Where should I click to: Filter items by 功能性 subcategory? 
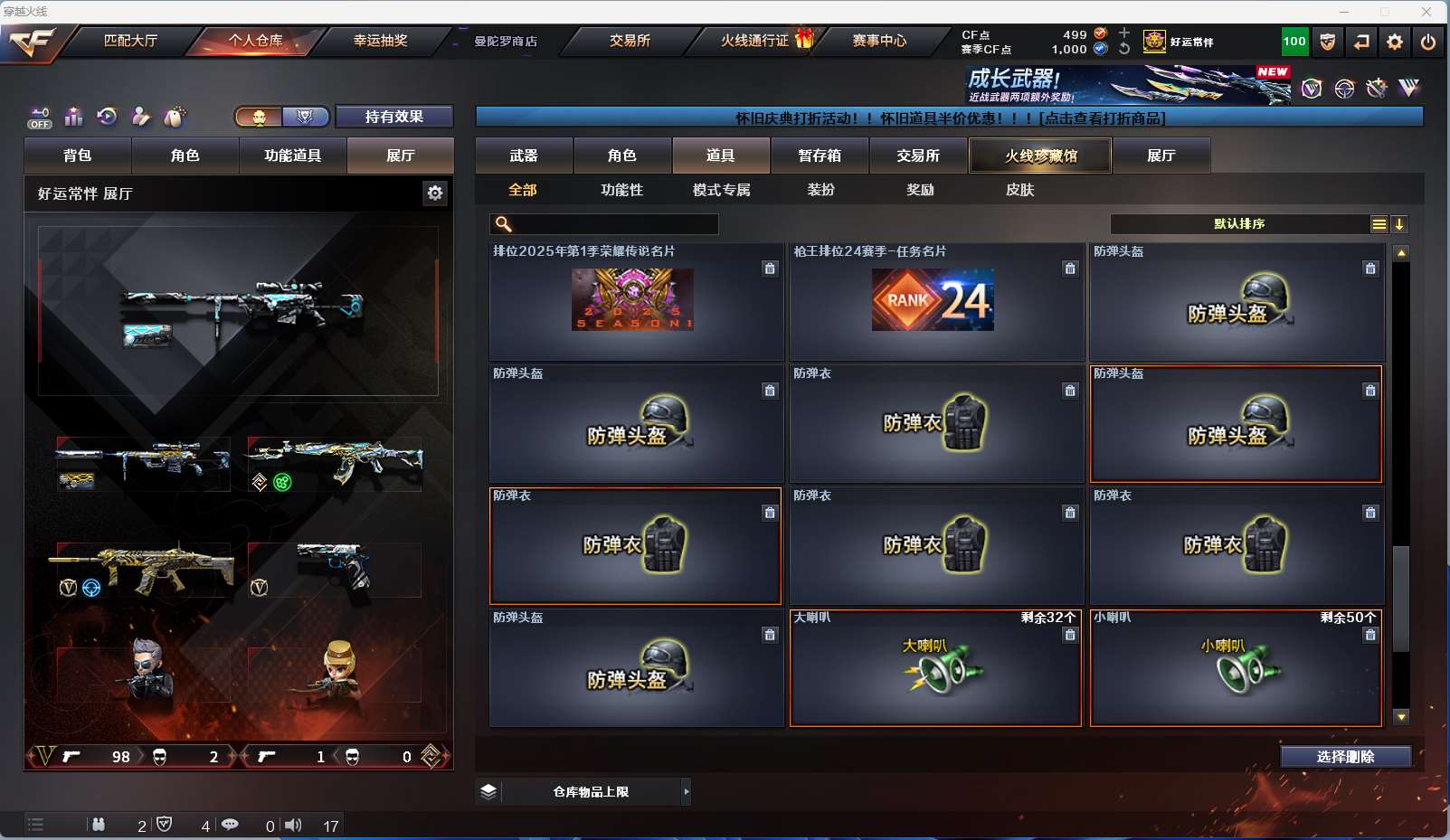tap(621, 190)
